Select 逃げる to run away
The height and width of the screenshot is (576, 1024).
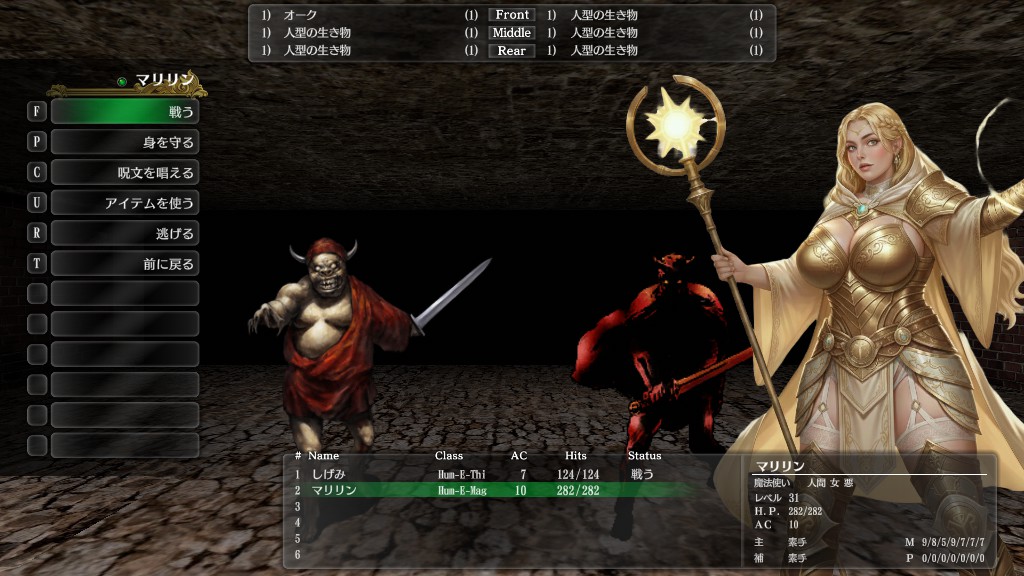coord(124,233)
